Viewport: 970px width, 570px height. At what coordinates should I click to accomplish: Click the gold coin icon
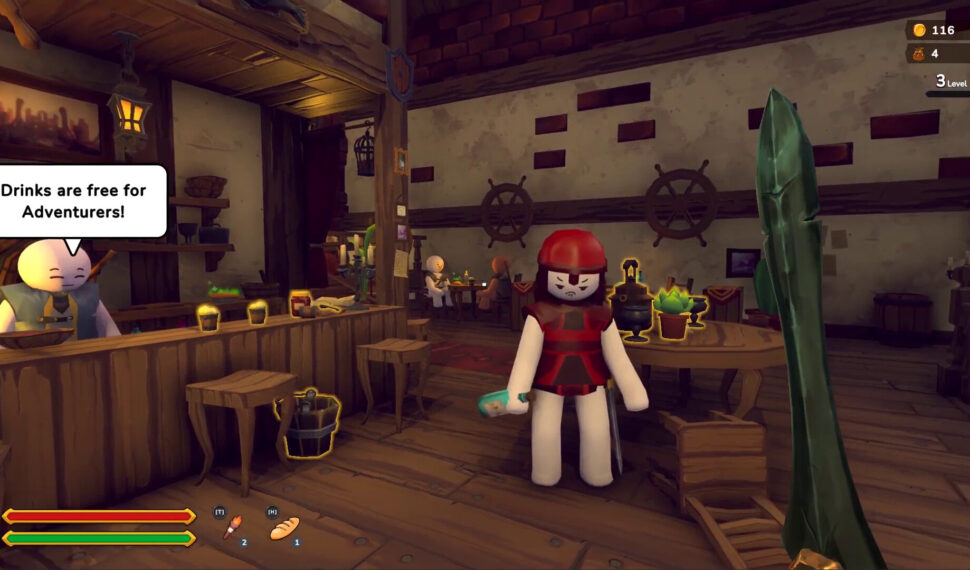(919, 30)
